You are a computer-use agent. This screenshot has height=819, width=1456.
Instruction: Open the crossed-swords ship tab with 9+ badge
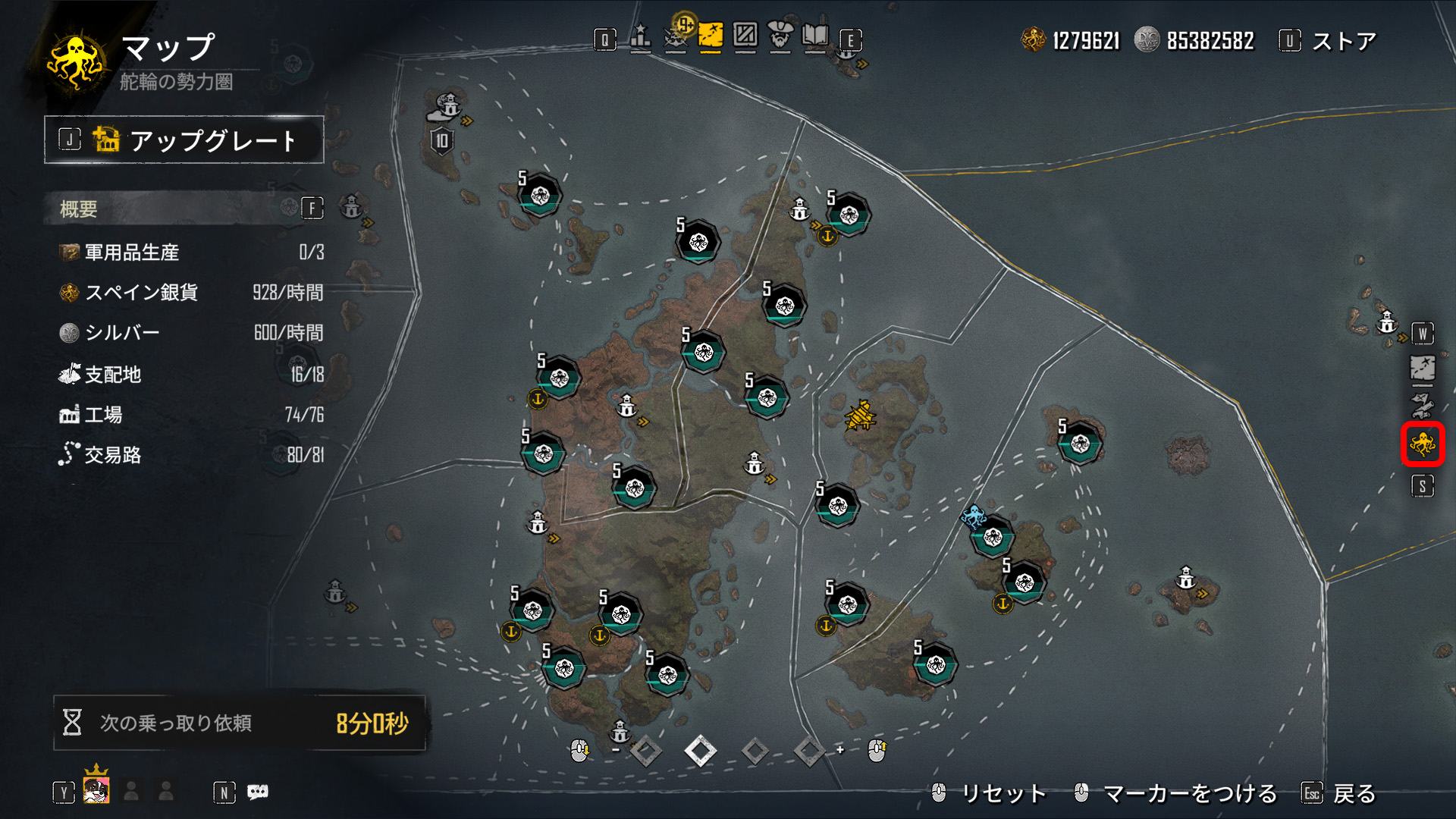coord(676,38)
